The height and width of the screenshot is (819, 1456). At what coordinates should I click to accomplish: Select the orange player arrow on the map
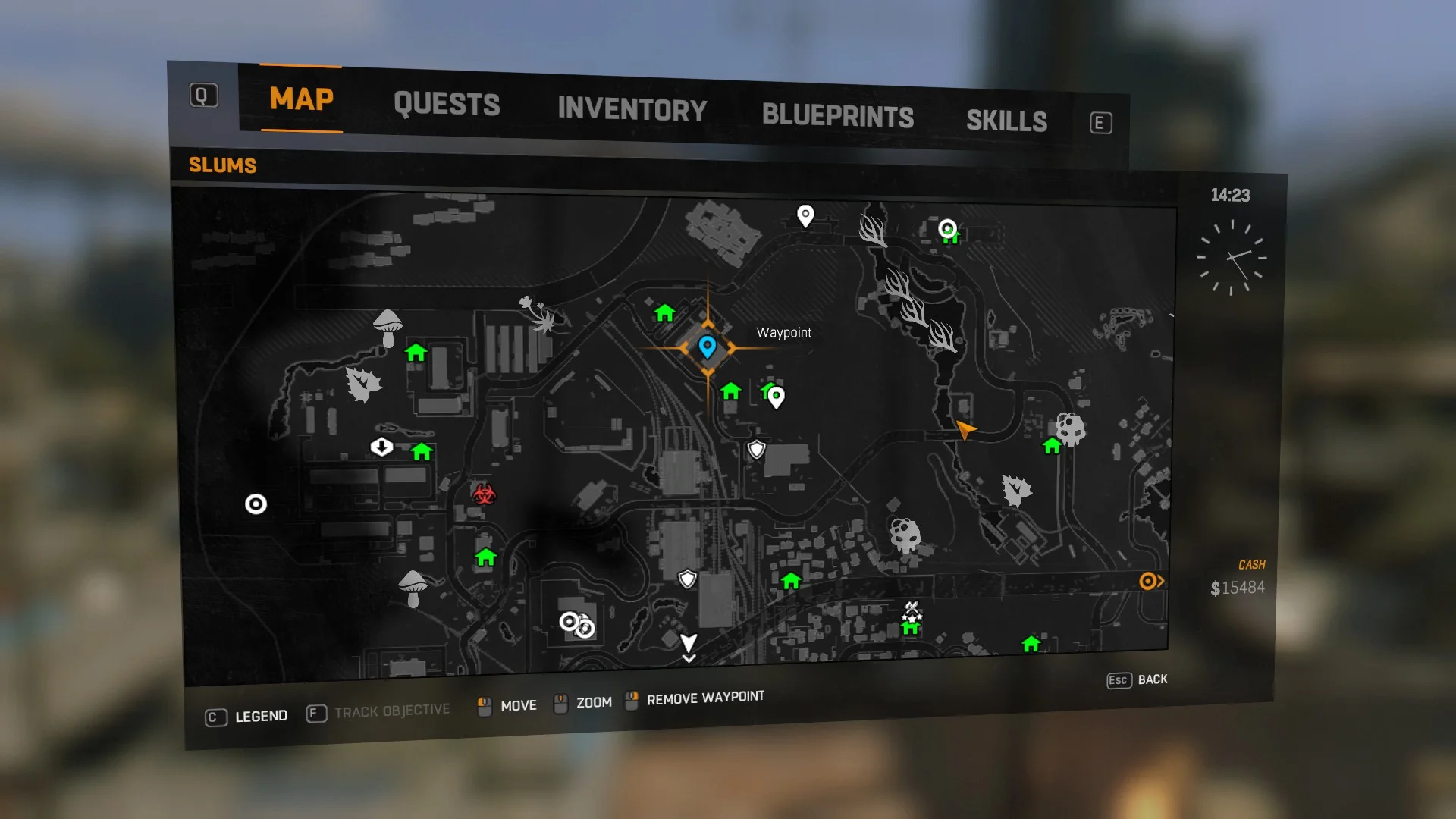[965, 429]
